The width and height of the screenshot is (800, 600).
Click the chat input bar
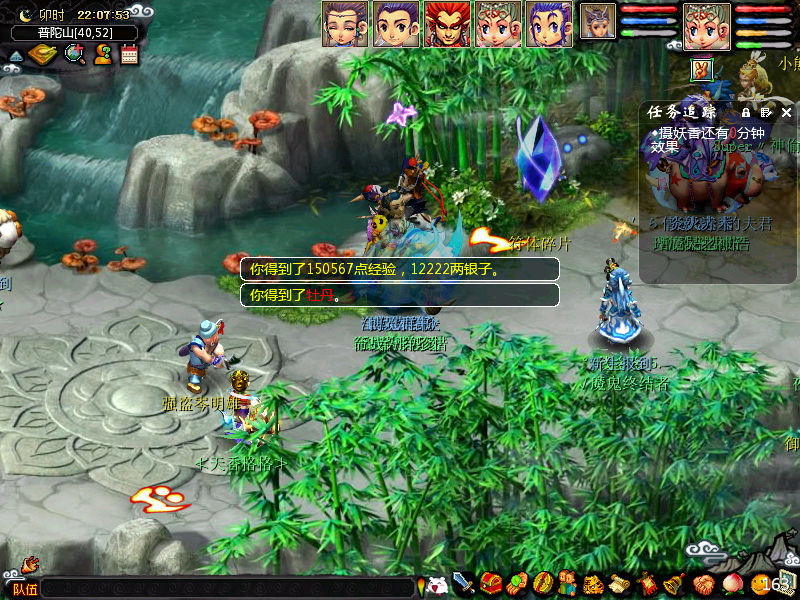click(228, 588)
